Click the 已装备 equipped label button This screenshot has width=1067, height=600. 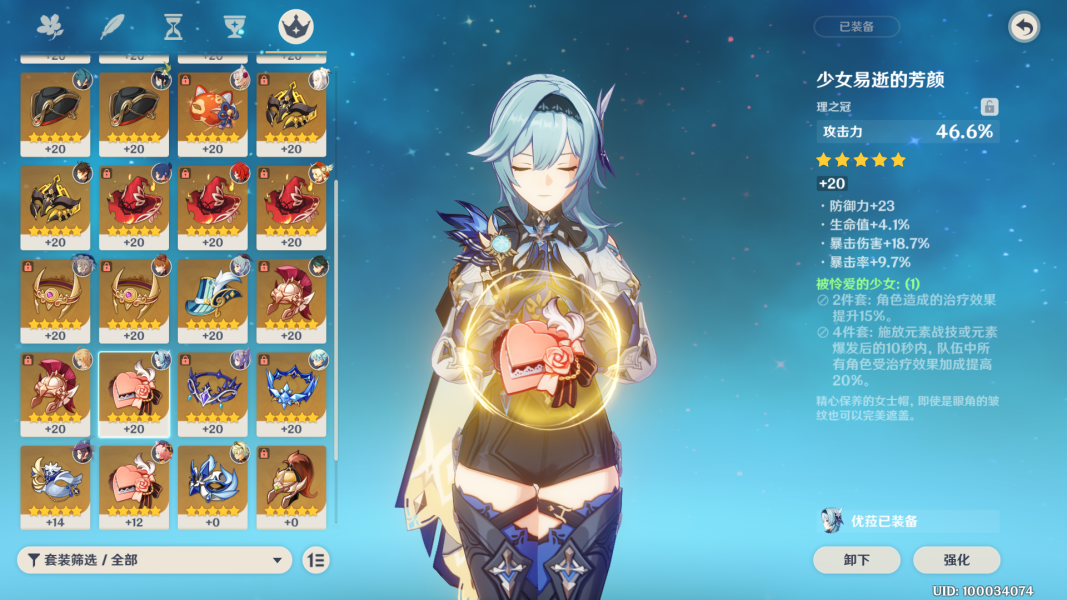tap(856, 27)
